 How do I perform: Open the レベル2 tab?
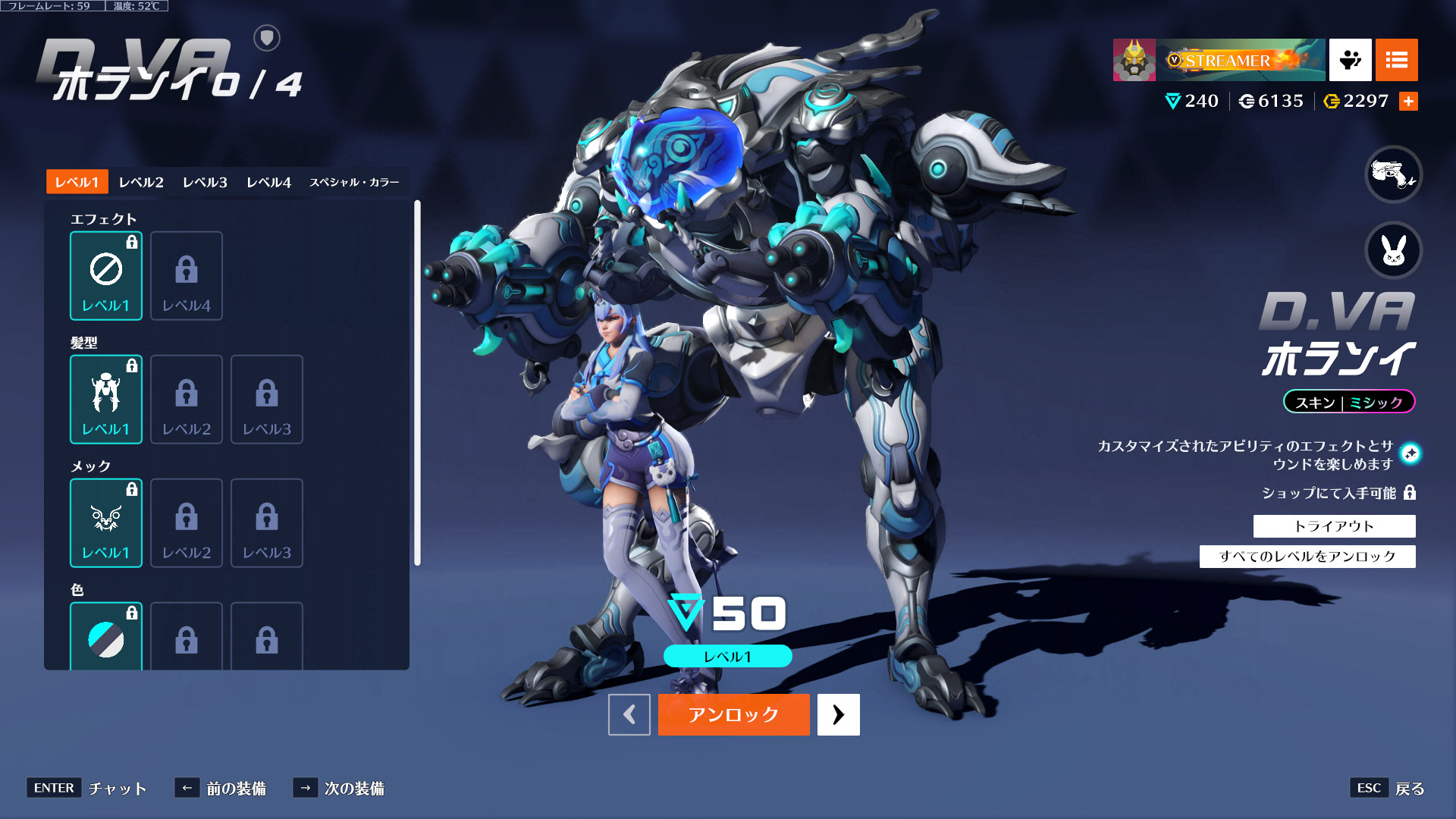click(141, 182)
